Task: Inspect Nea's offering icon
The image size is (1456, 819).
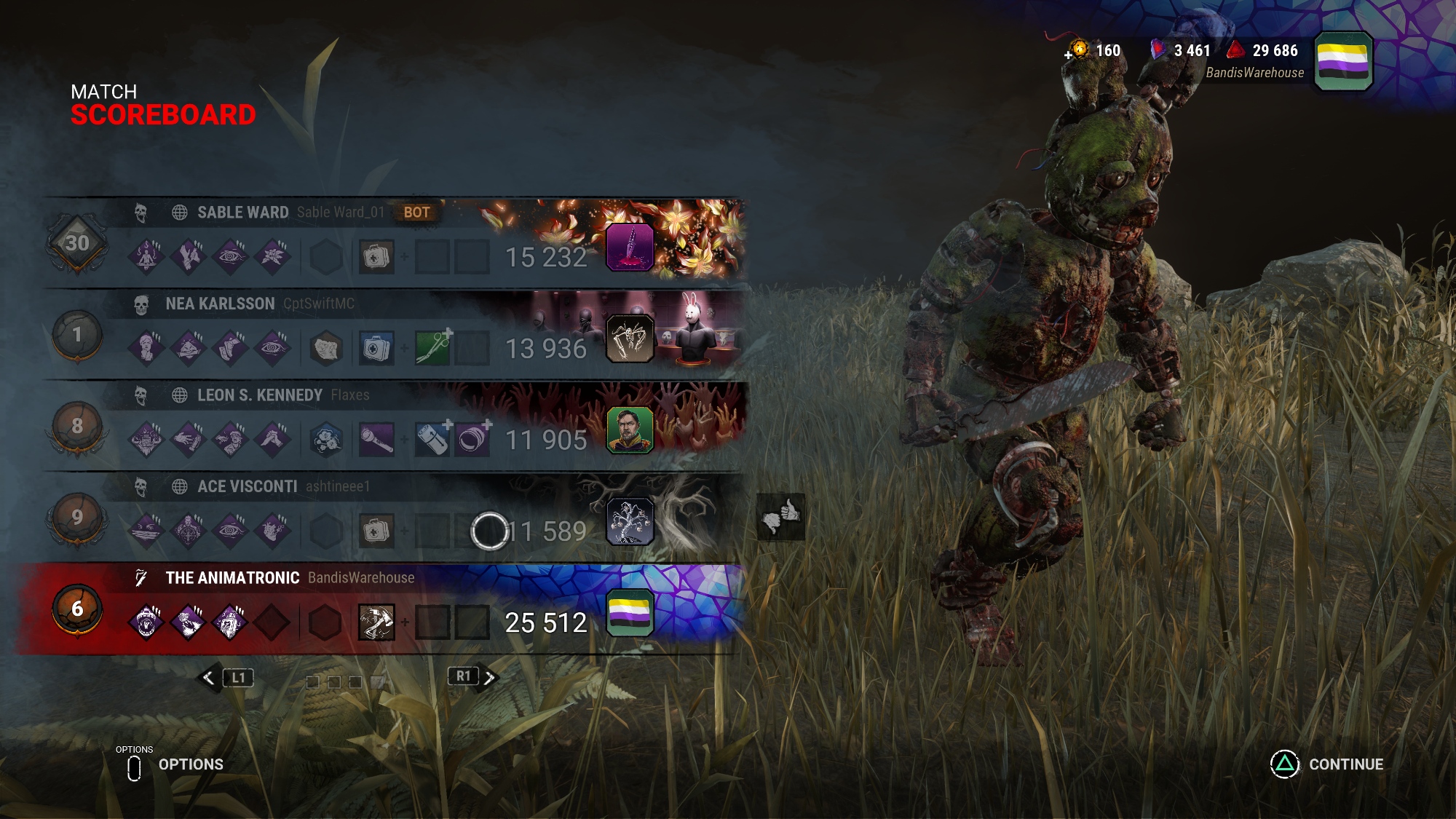Action: coord(326,349)
